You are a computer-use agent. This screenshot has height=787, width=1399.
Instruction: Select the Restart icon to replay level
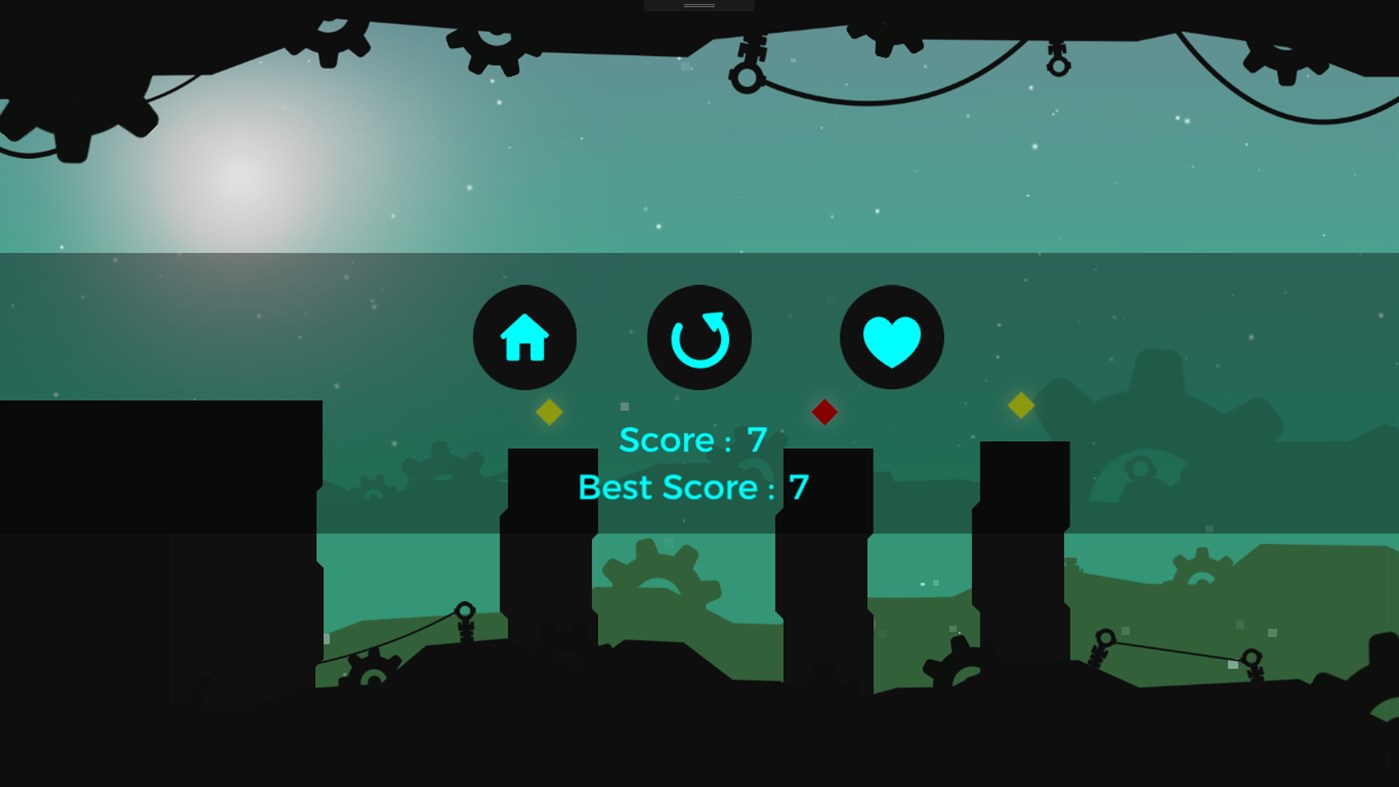coord(698,337)
